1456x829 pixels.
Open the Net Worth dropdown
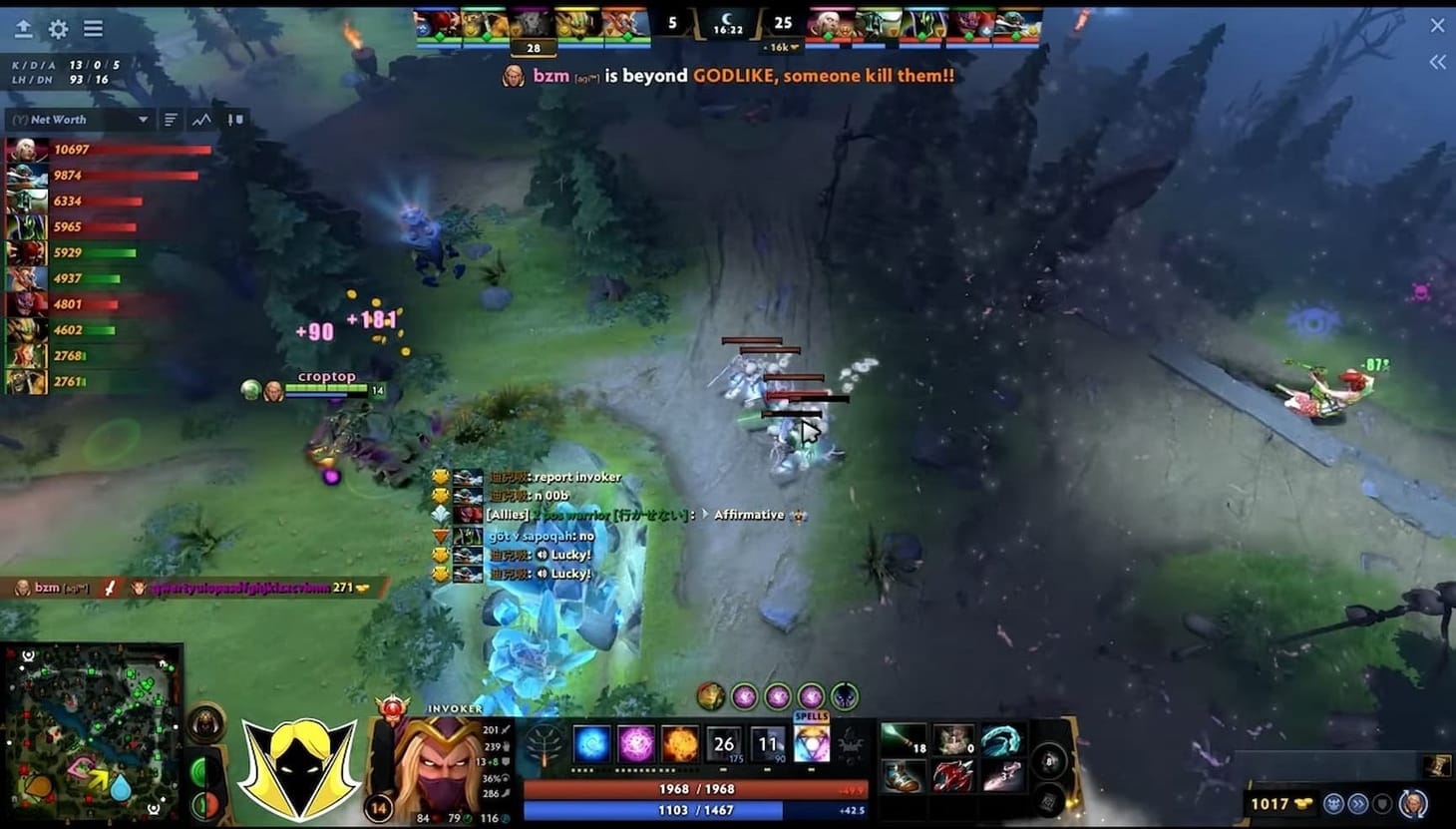coord(80,120)
